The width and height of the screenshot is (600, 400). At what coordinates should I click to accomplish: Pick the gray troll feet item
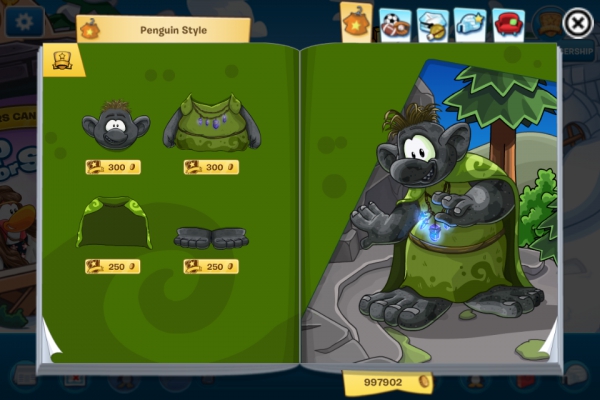(211, 237)
